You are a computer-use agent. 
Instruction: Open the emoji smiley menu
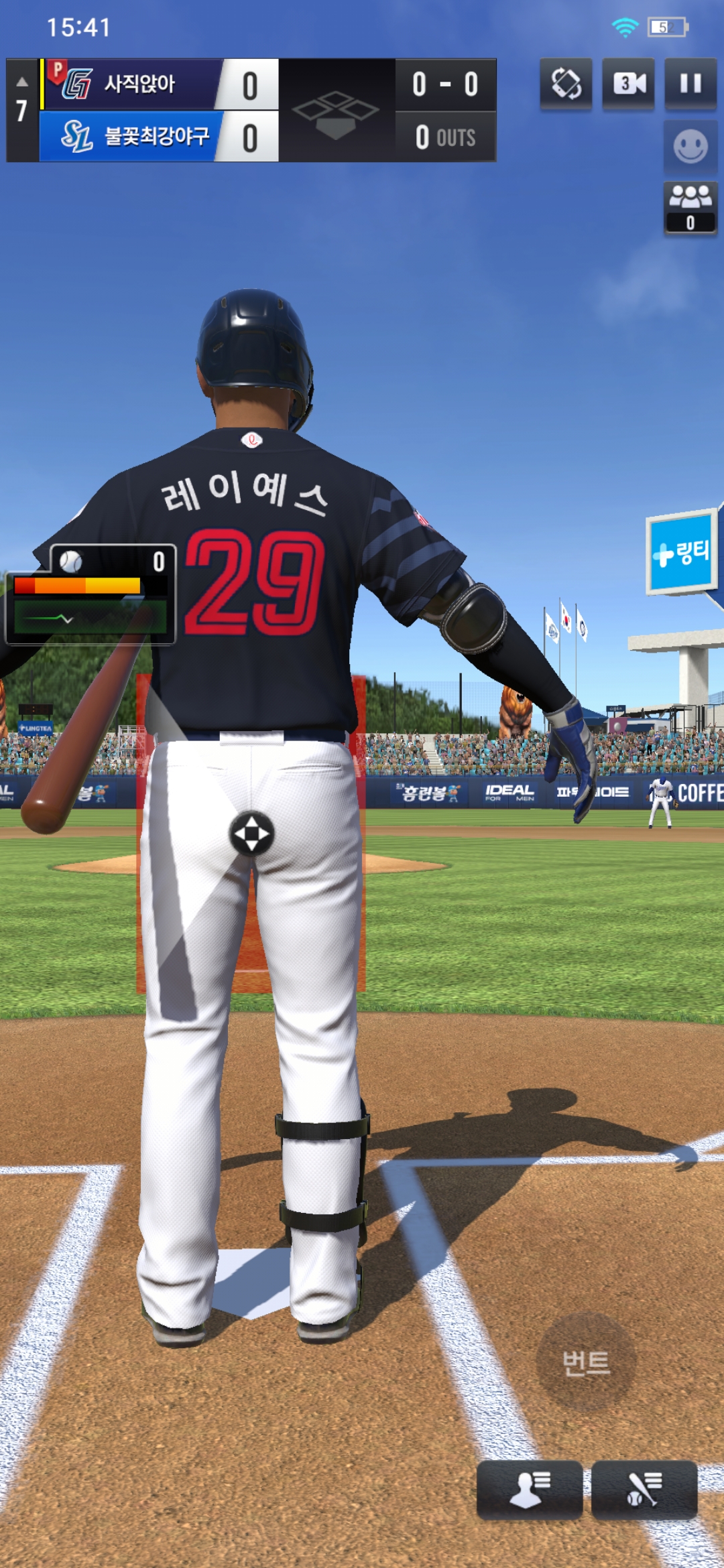coord(690,147)
